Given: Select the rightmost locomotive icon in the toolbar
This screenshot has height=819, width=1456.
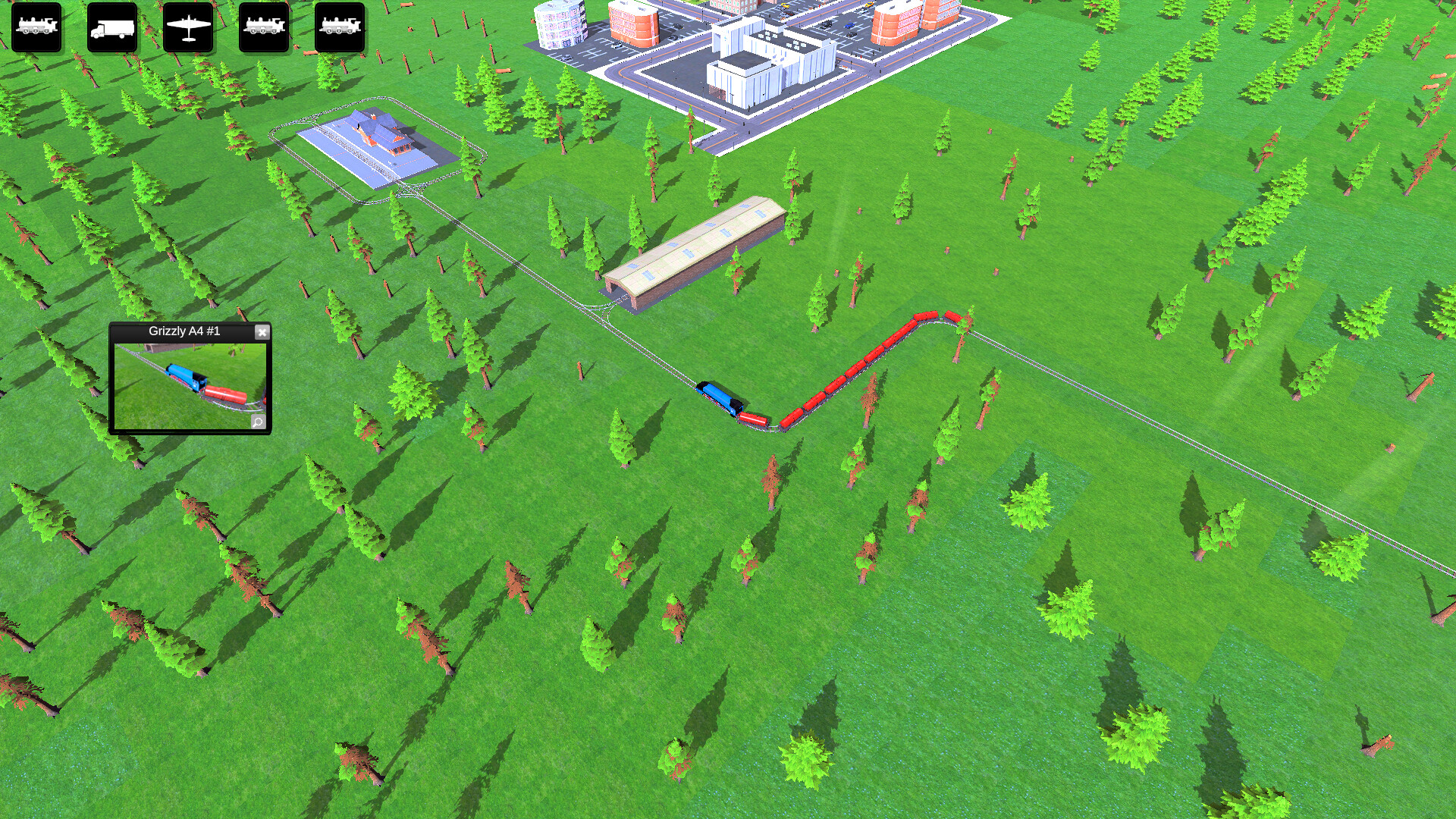Looking at the screenshot, I should tap(339, 27).
